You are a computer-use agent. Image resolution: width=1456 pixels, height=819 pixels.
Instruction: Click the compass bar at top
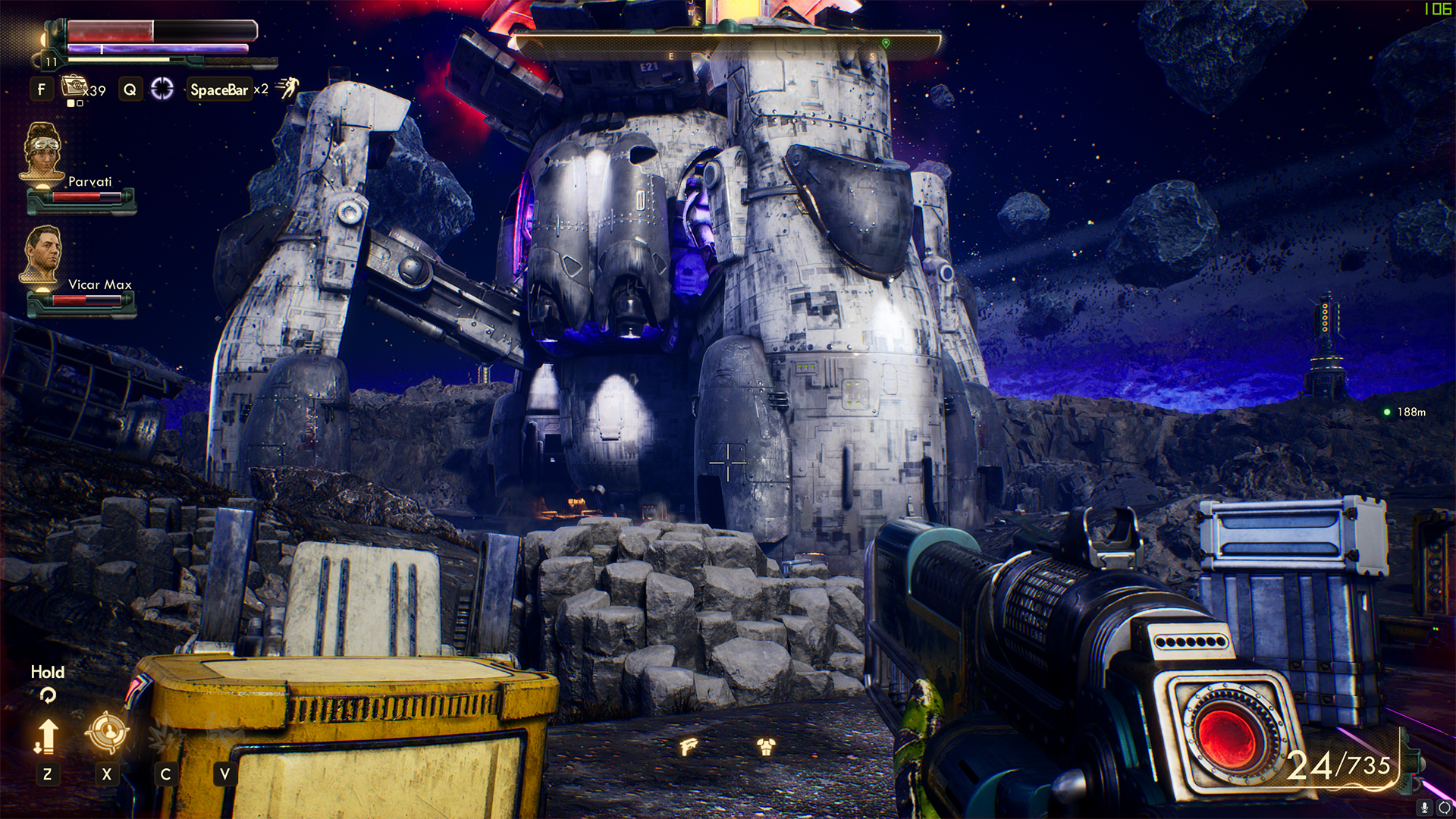pos(726,45)
